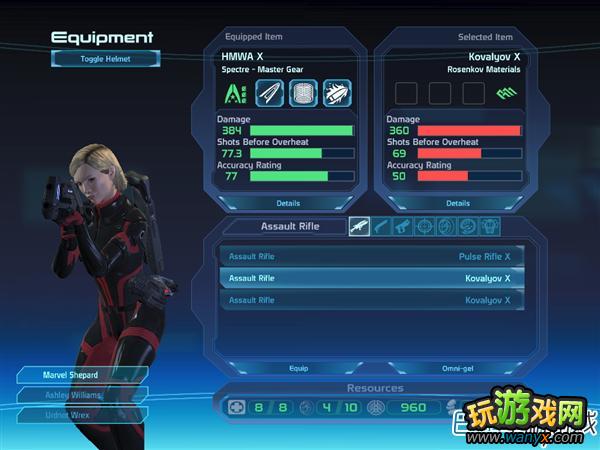Click the blade-shaped ammo upgrade slot
This screenshot has width=600, height=450.
(x=270, y=93)
